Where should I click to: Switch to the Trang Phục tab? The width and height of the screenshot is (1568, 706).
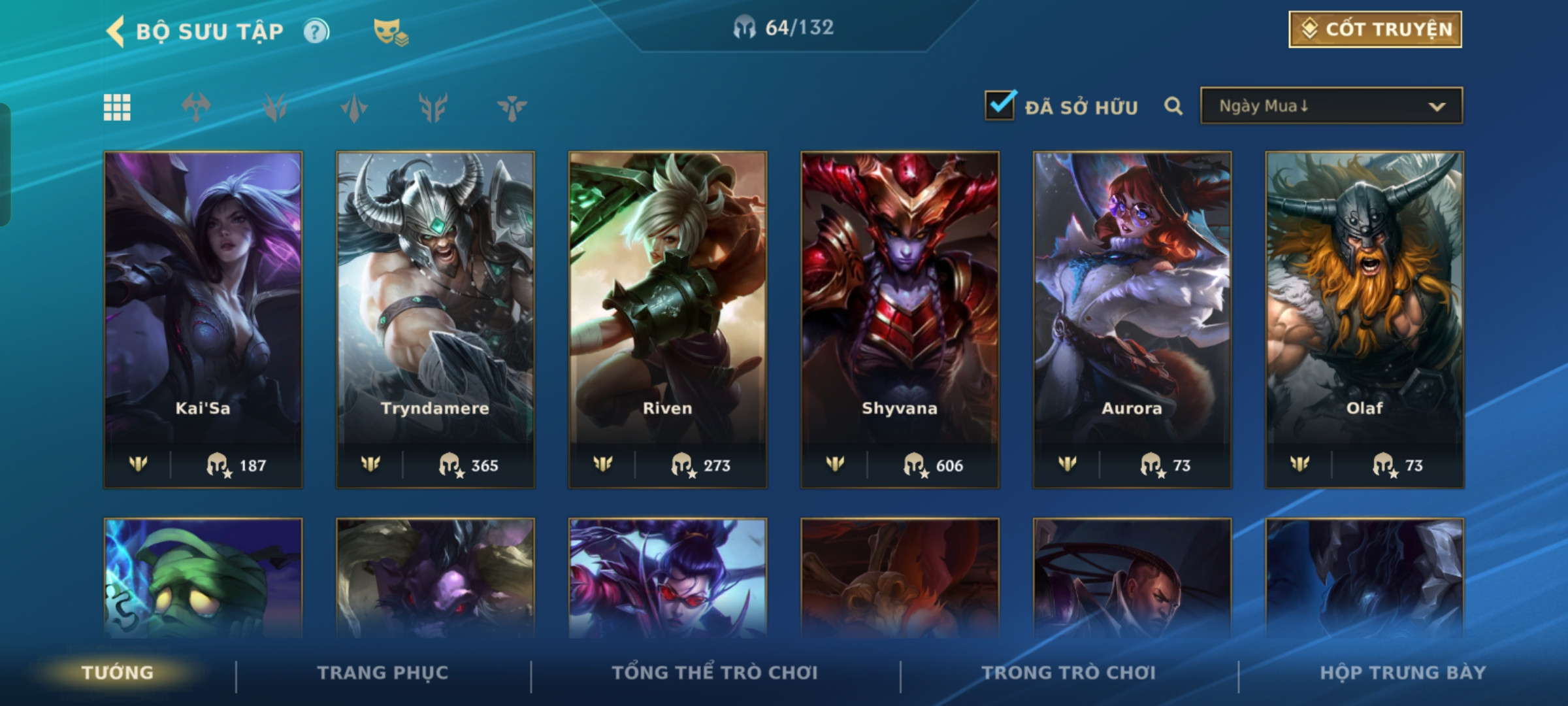point(383,672)
